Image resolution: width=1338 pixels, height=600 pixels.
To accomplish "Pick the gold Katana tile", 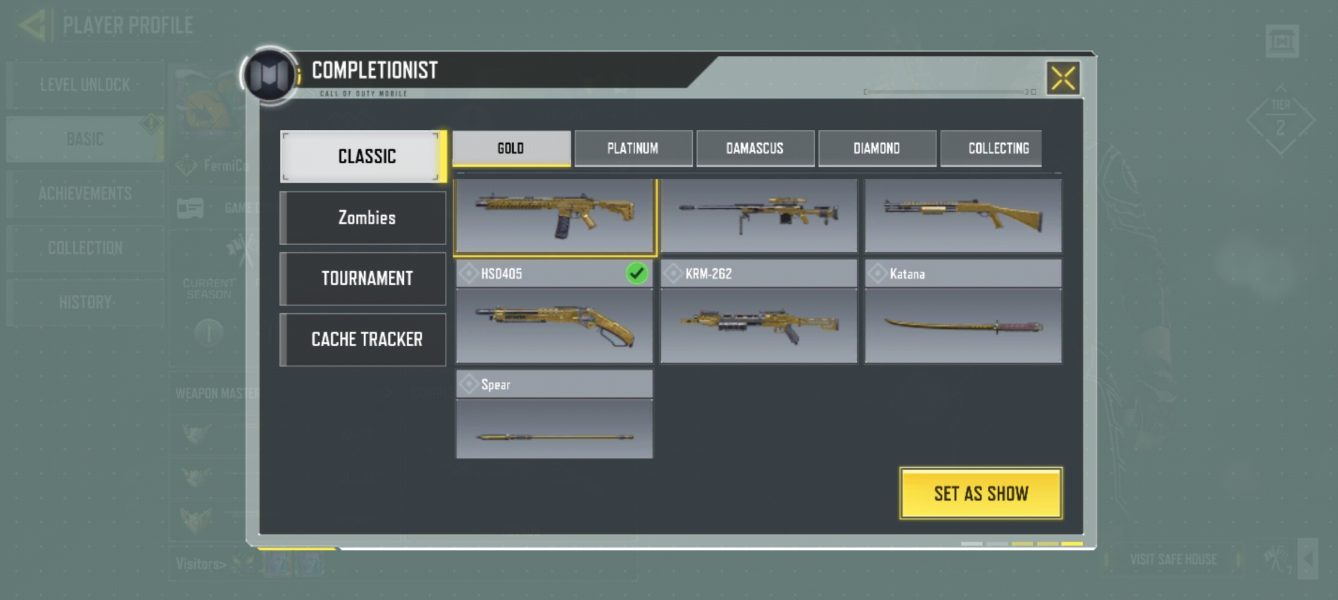I will 963,315.
